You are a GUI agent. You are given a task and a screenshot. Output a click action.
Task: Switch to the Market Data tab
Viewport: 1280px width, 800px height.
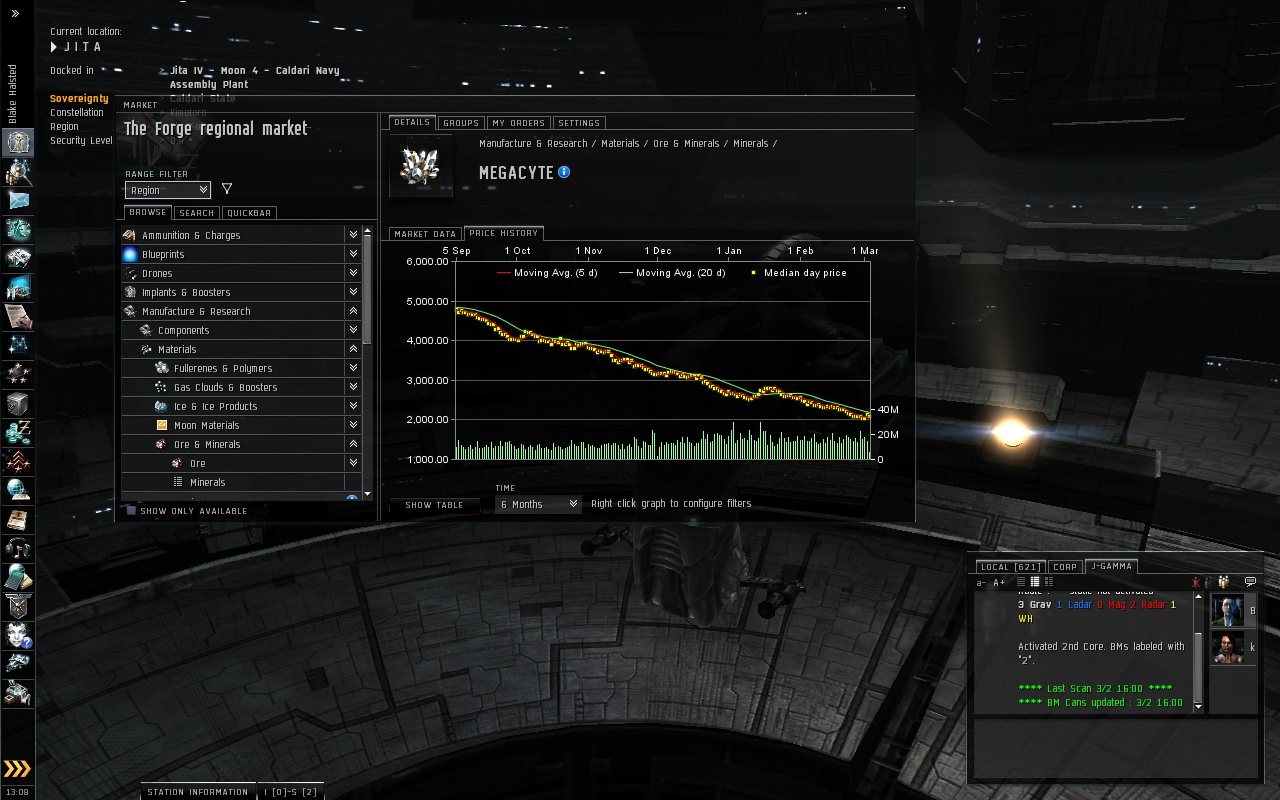[425, 234]
